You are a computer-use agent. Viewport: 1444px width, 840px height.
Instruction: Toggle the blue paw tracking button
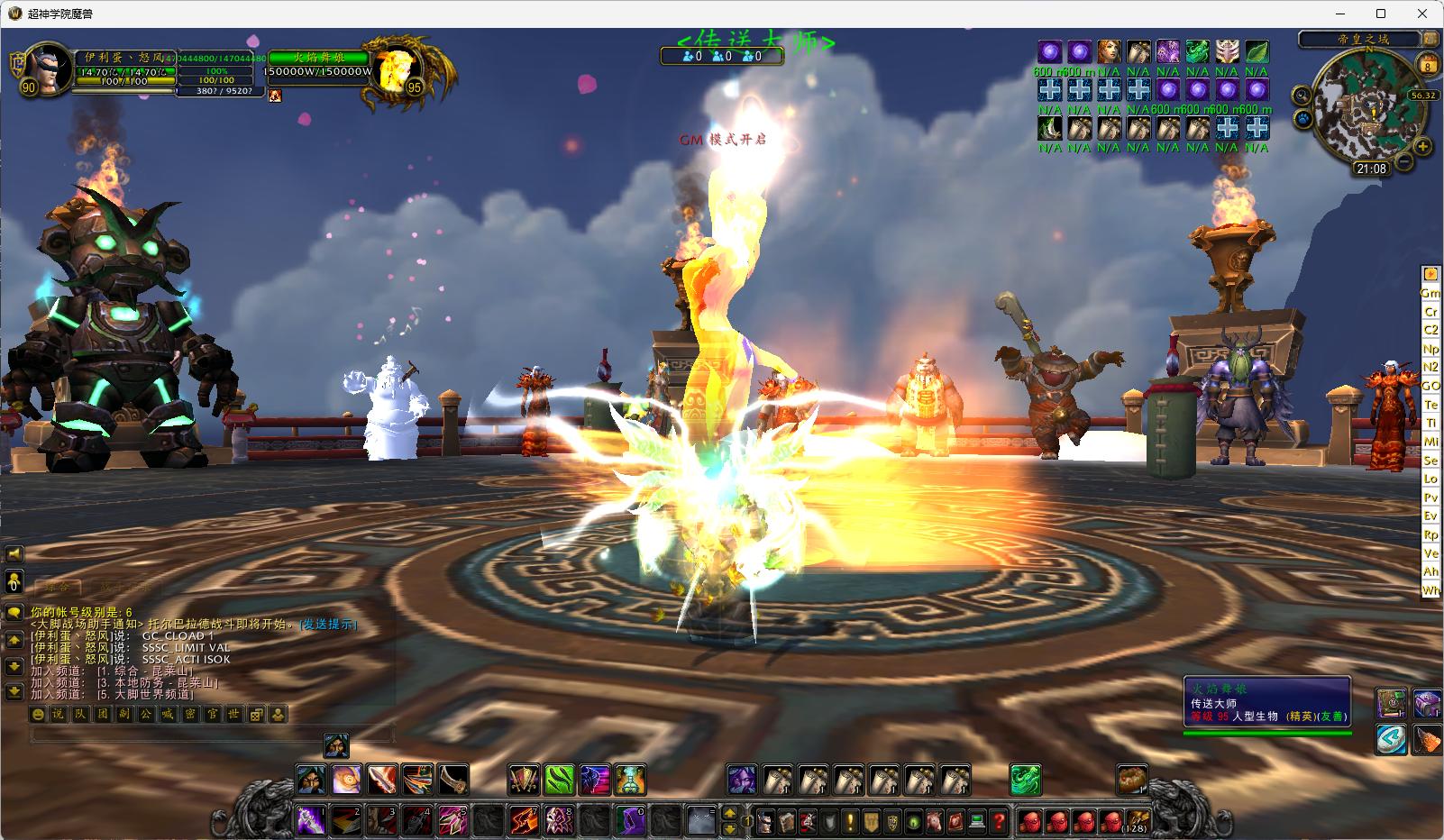coord(1303,118)
